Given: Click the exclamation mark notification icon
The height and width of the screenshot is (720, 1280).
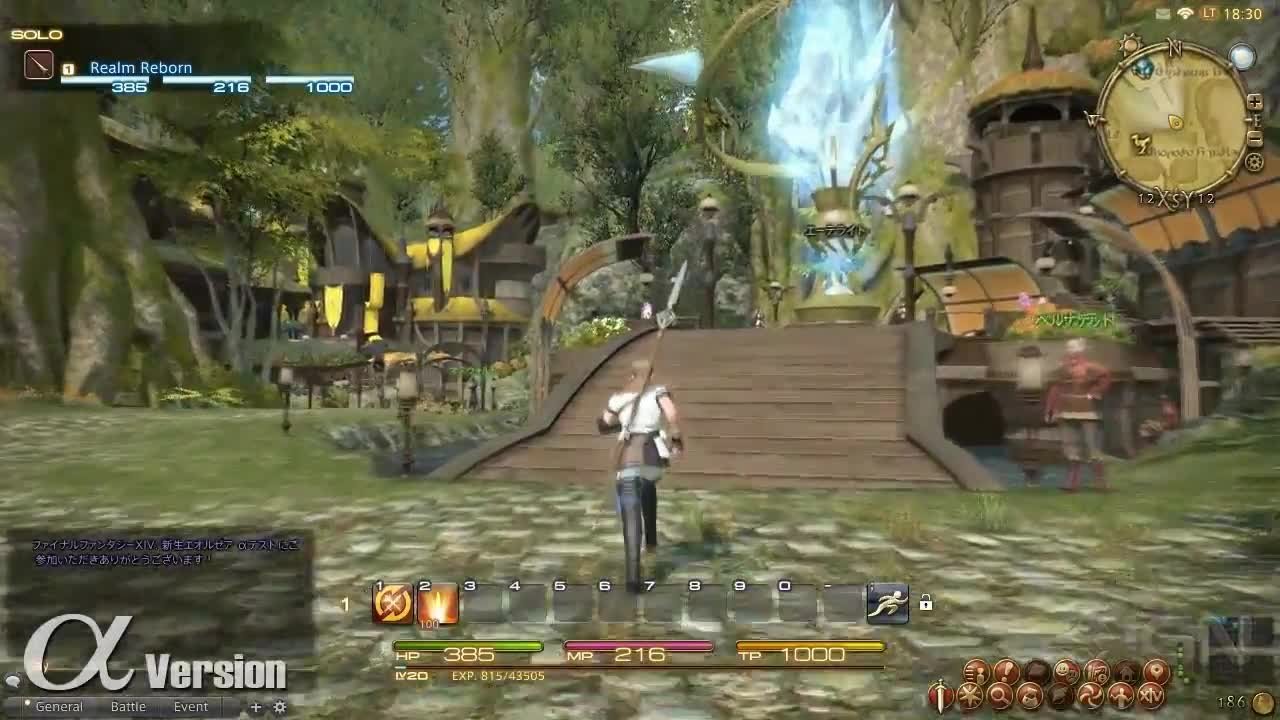Looking at the screenshot, I should (1006, 671).
